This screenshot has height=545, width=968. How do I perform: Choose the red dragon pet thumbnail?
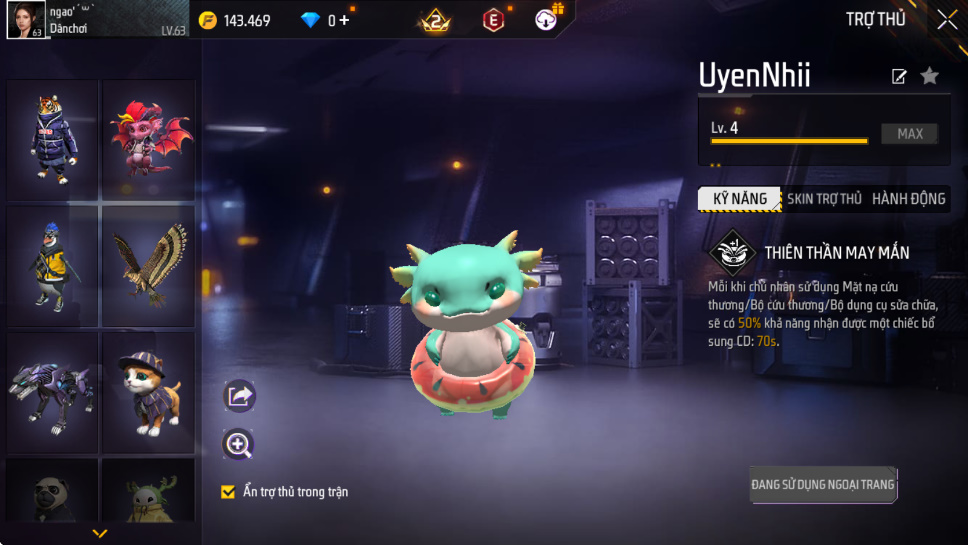(148, 139)
